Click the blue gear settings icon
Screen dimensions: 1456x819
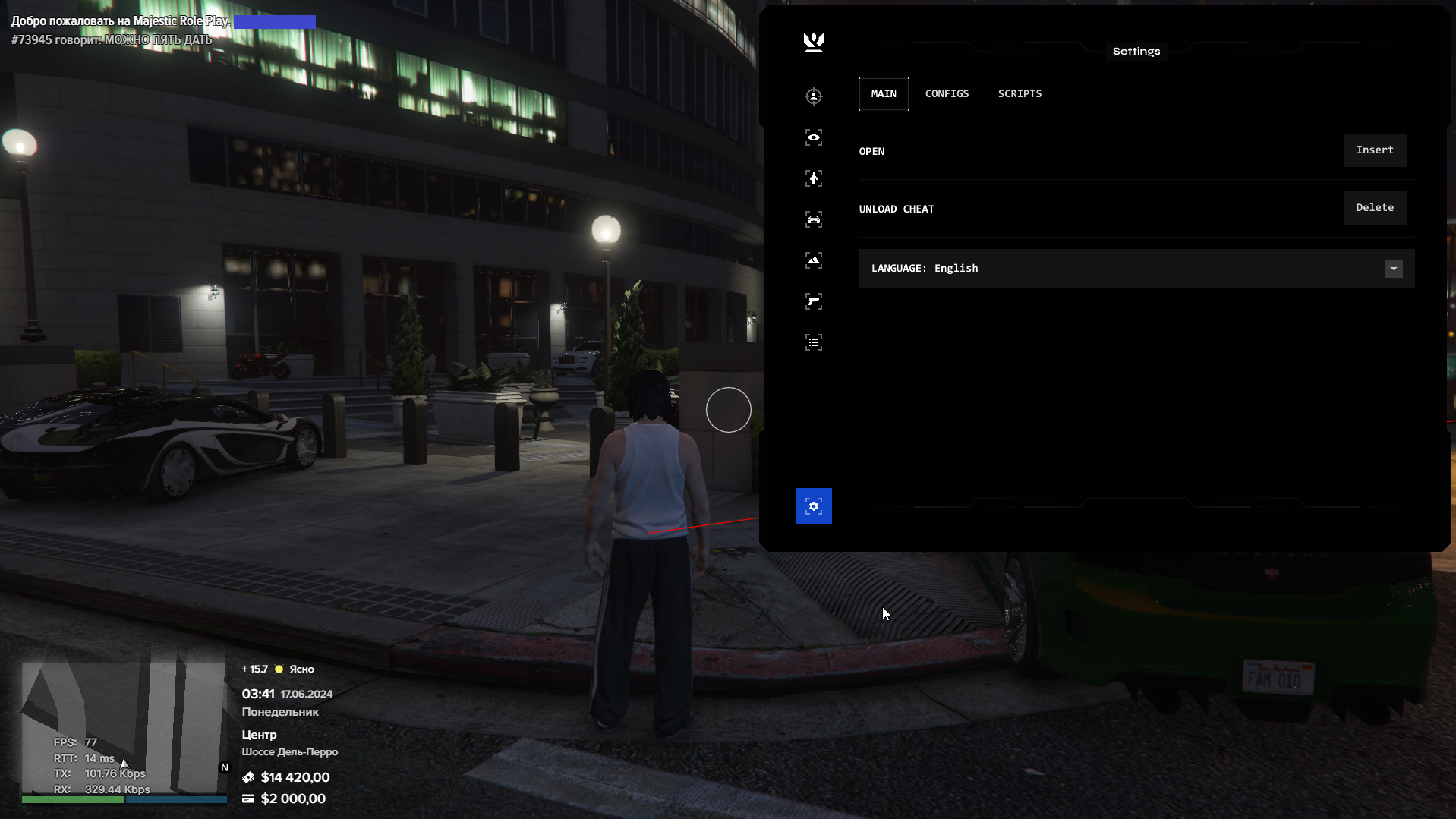(814, 506)
